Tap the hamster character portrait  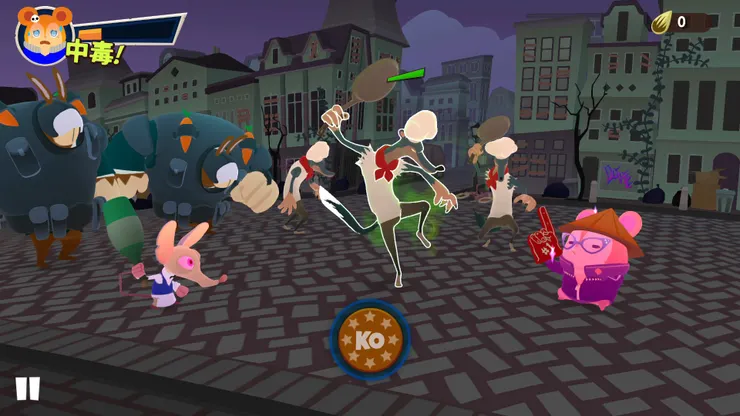41,31
